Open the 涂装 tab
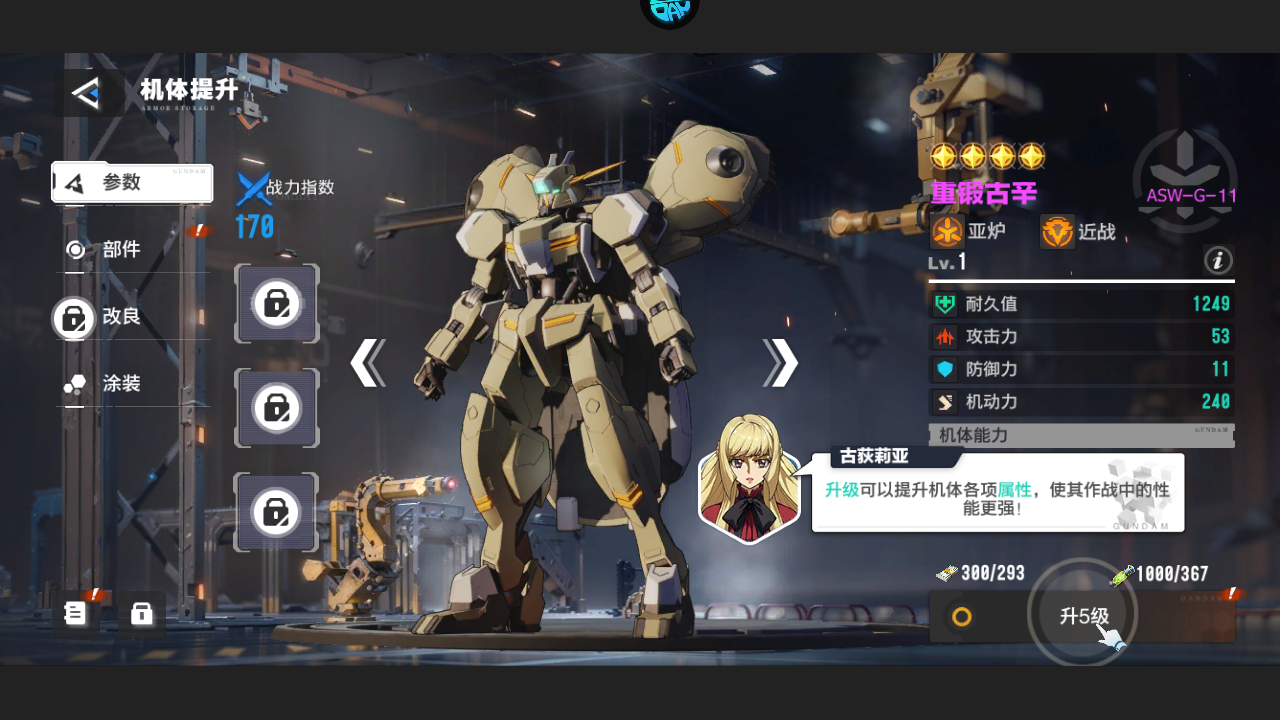 pyautogui.click(x=120, y=384)
